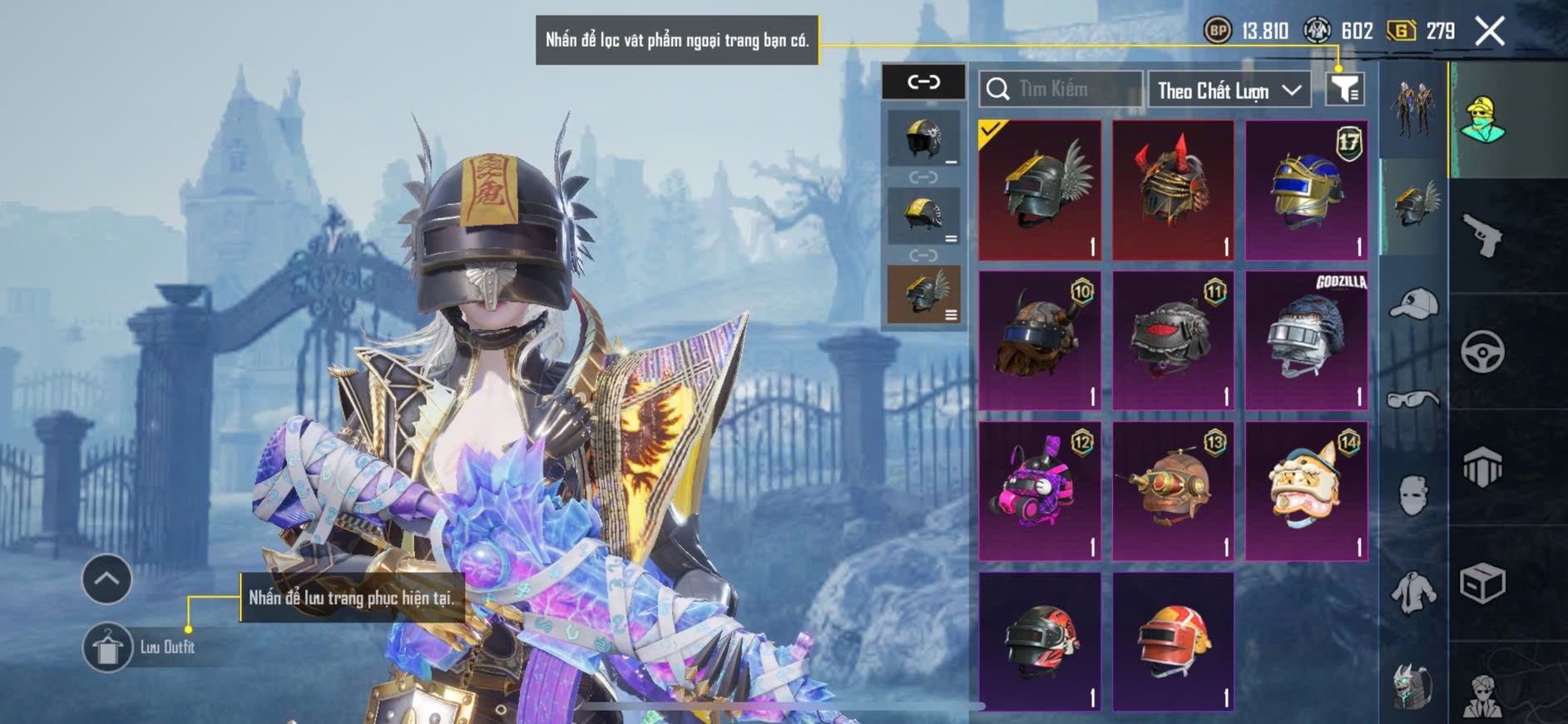Click the Tìm Kiếm search field
The image size is (1568, 724).
pyautogui.click(x=1061, y=89)
